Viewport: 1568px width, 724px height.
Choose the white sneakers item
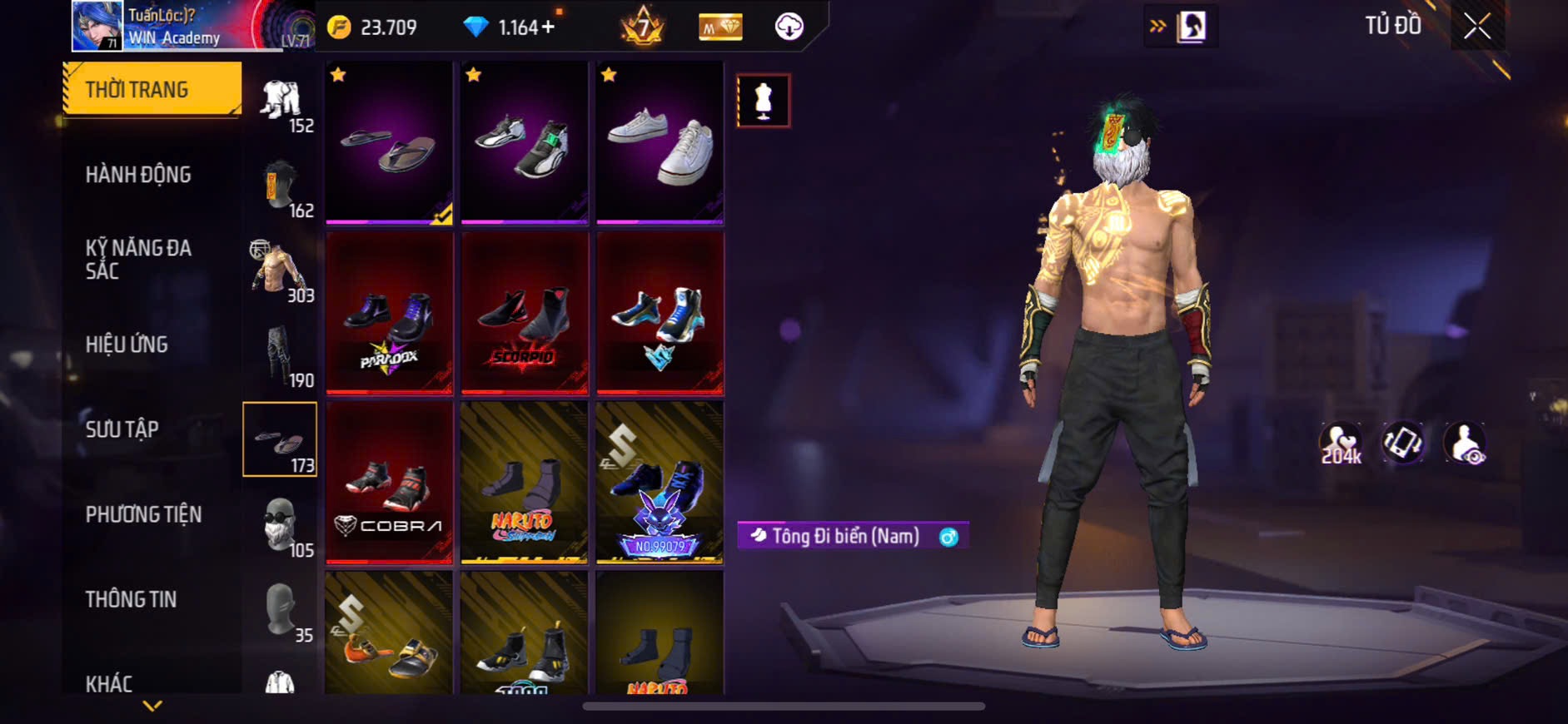(x=660, y=142)
